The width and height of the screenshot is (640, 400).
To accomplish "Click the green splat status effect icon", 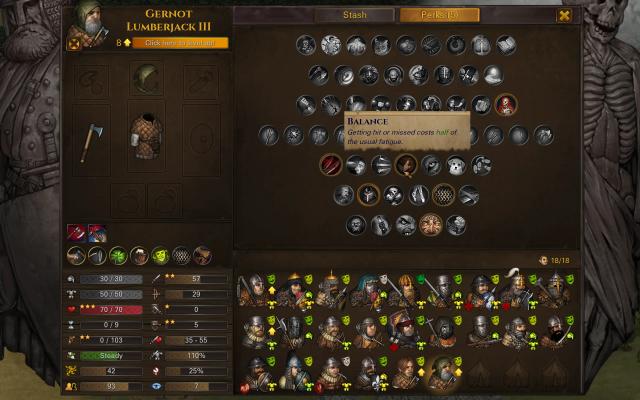I will click(x=120, y=255).
